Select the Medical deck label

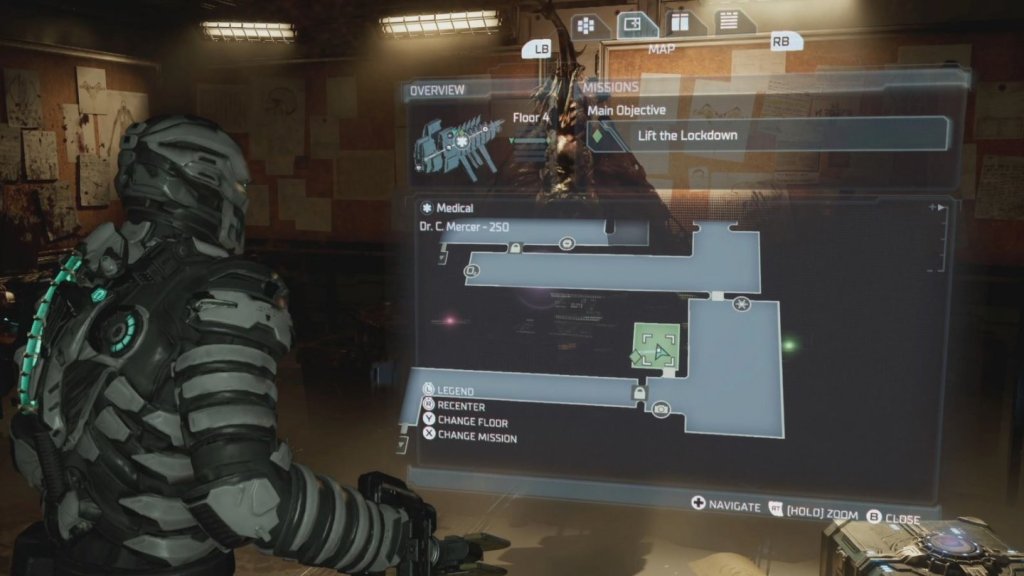pyautogui.click(x=448, y=209)
